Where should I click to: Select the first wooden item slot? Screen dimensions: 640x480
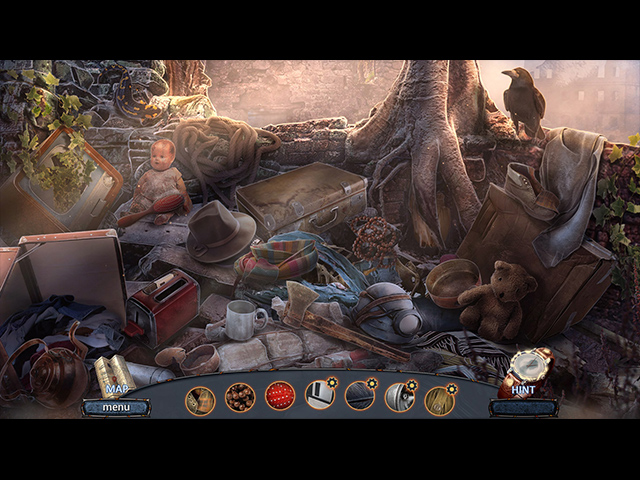[x=200, y=399]
